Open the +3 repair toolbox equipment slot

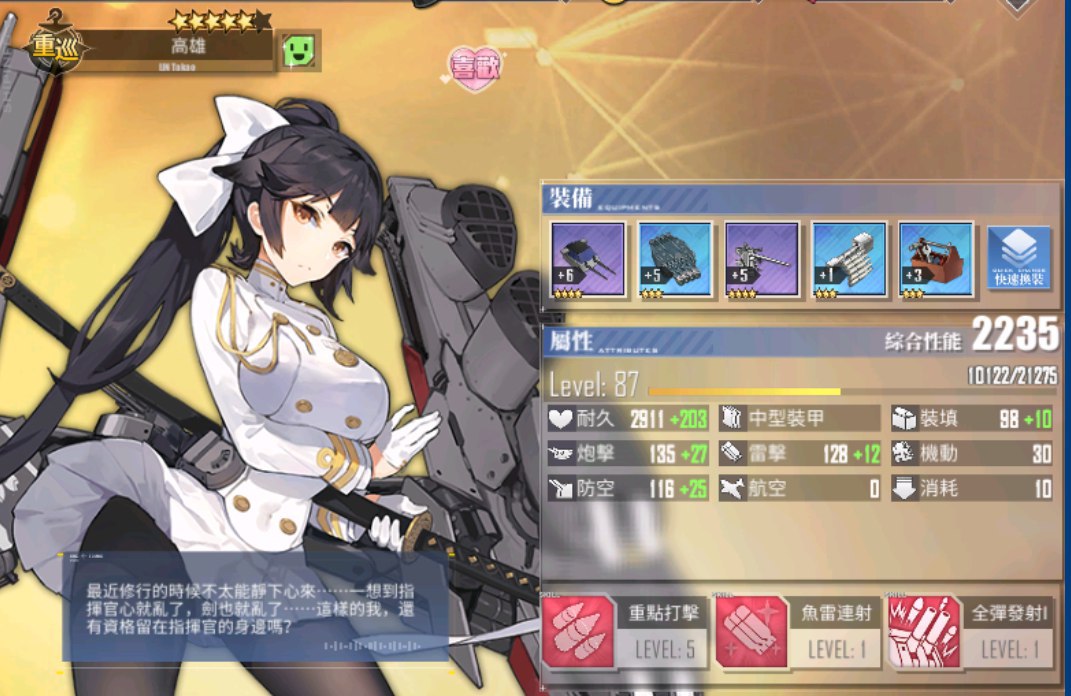(936, 260)
